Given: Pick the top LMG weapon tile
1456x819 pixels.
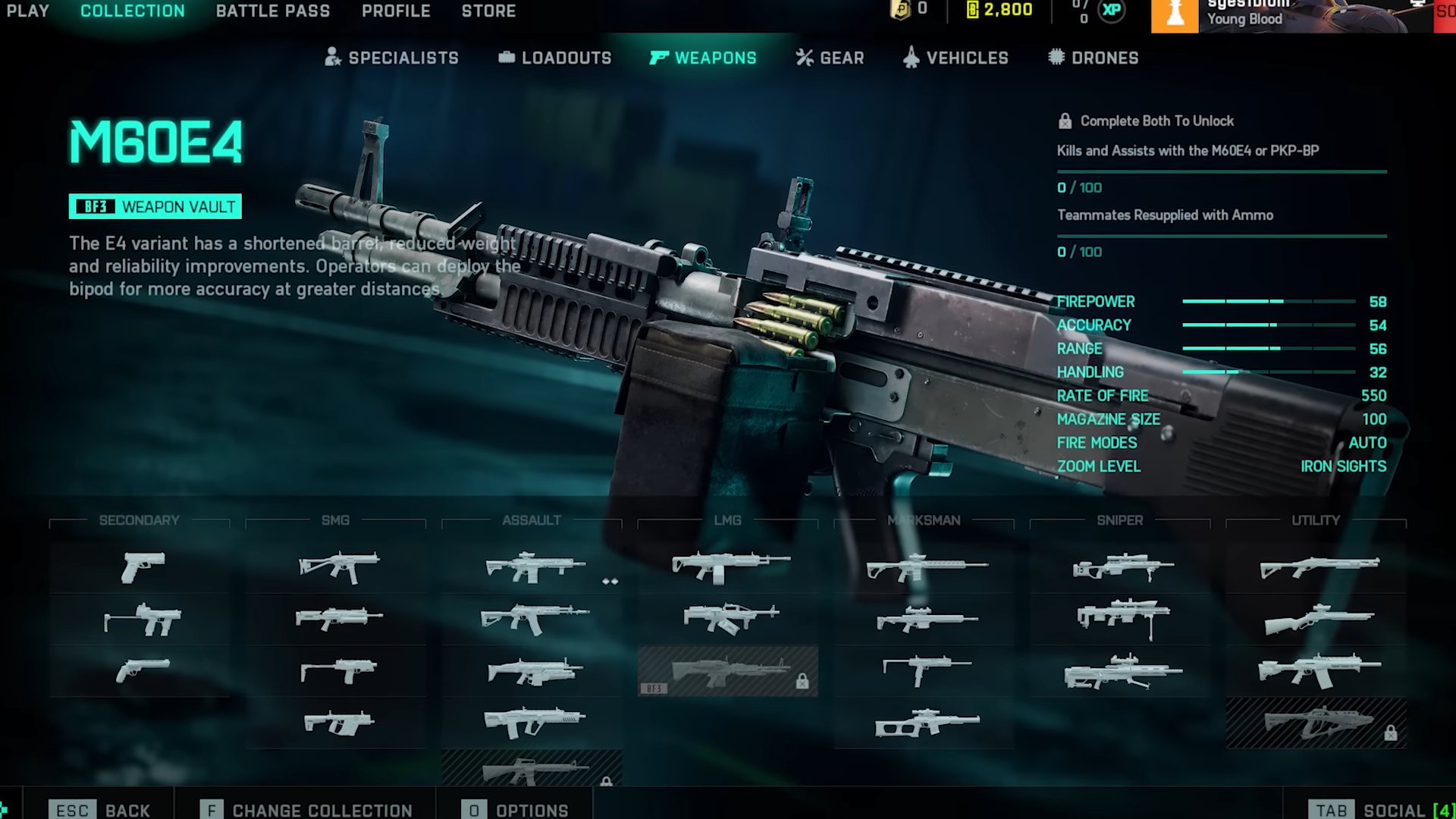Looking at the screenshot, I should point(728,566).
